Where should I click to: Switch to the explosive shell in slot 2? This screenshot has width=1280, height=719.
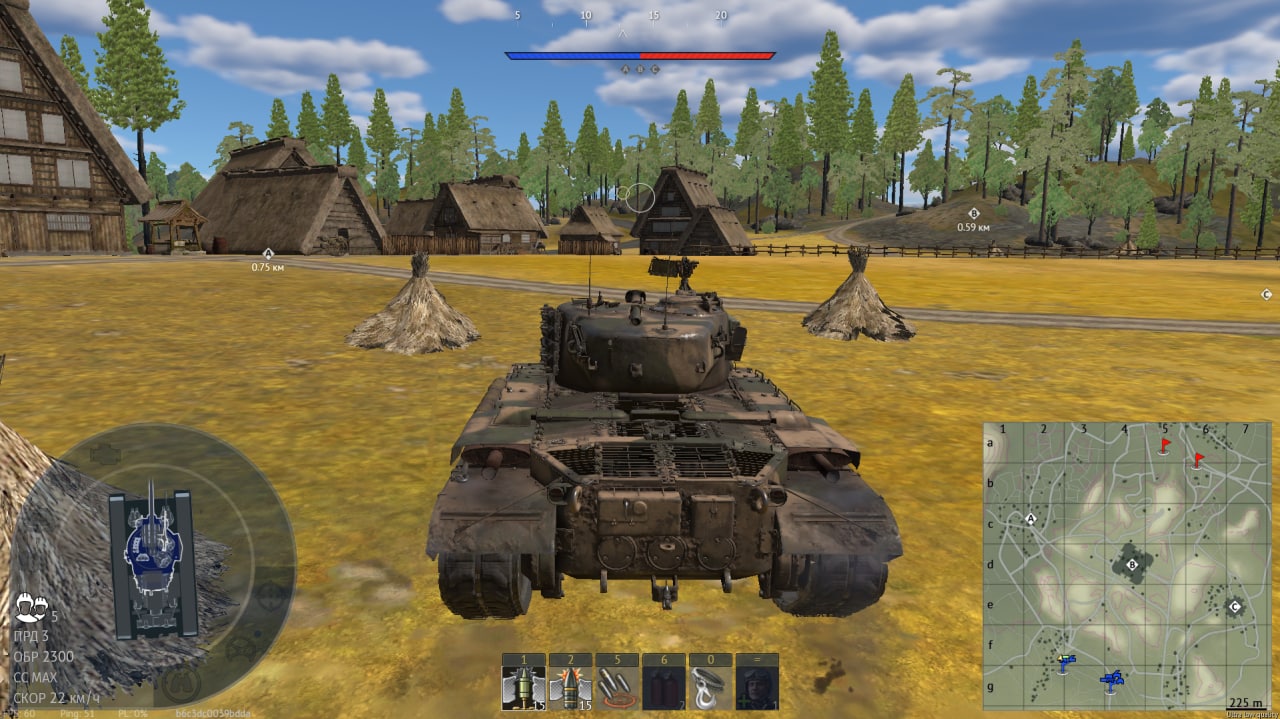tap(570, 687)
